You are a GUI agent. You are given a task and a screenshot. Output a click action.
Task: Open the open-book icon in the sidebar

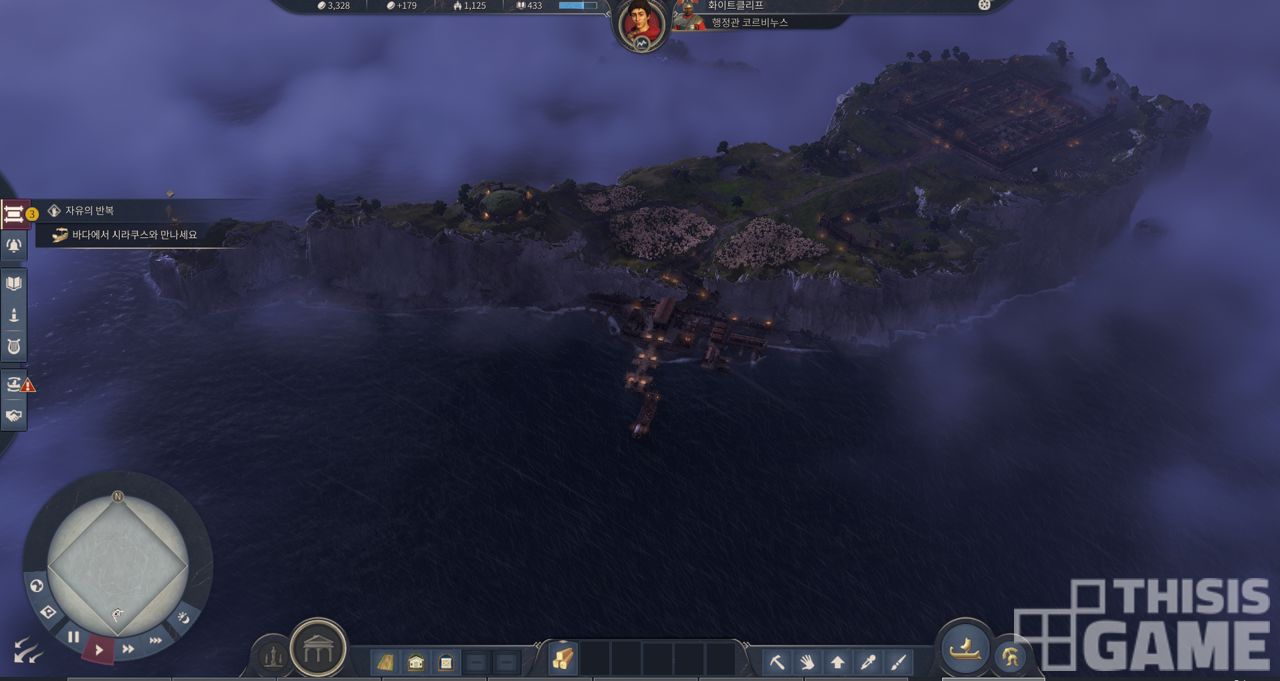click(14, 284)
